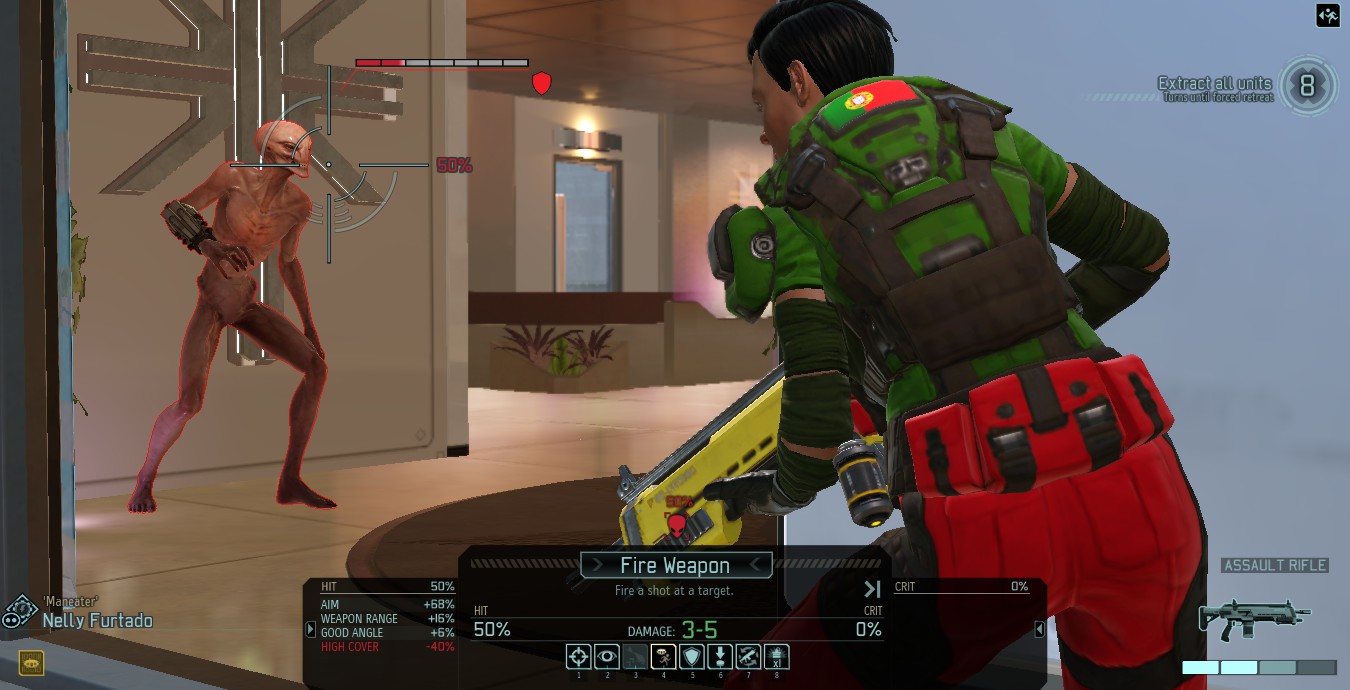Pick the ability icon marked x1
Screen dimensions: 1350x690
(x=777, y=657)
